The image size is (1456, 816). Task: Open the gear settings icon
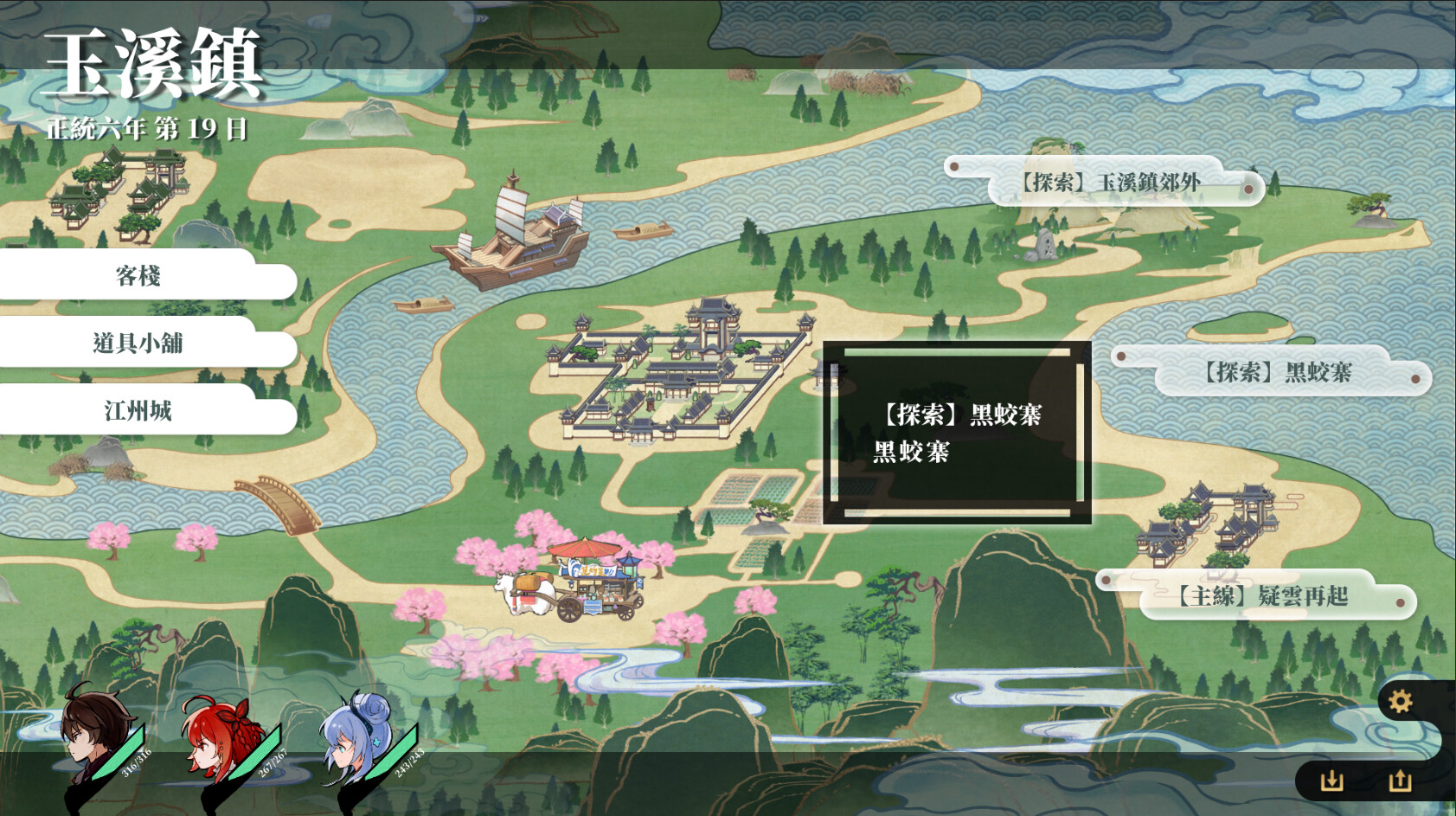click(x=1400, y=701)
